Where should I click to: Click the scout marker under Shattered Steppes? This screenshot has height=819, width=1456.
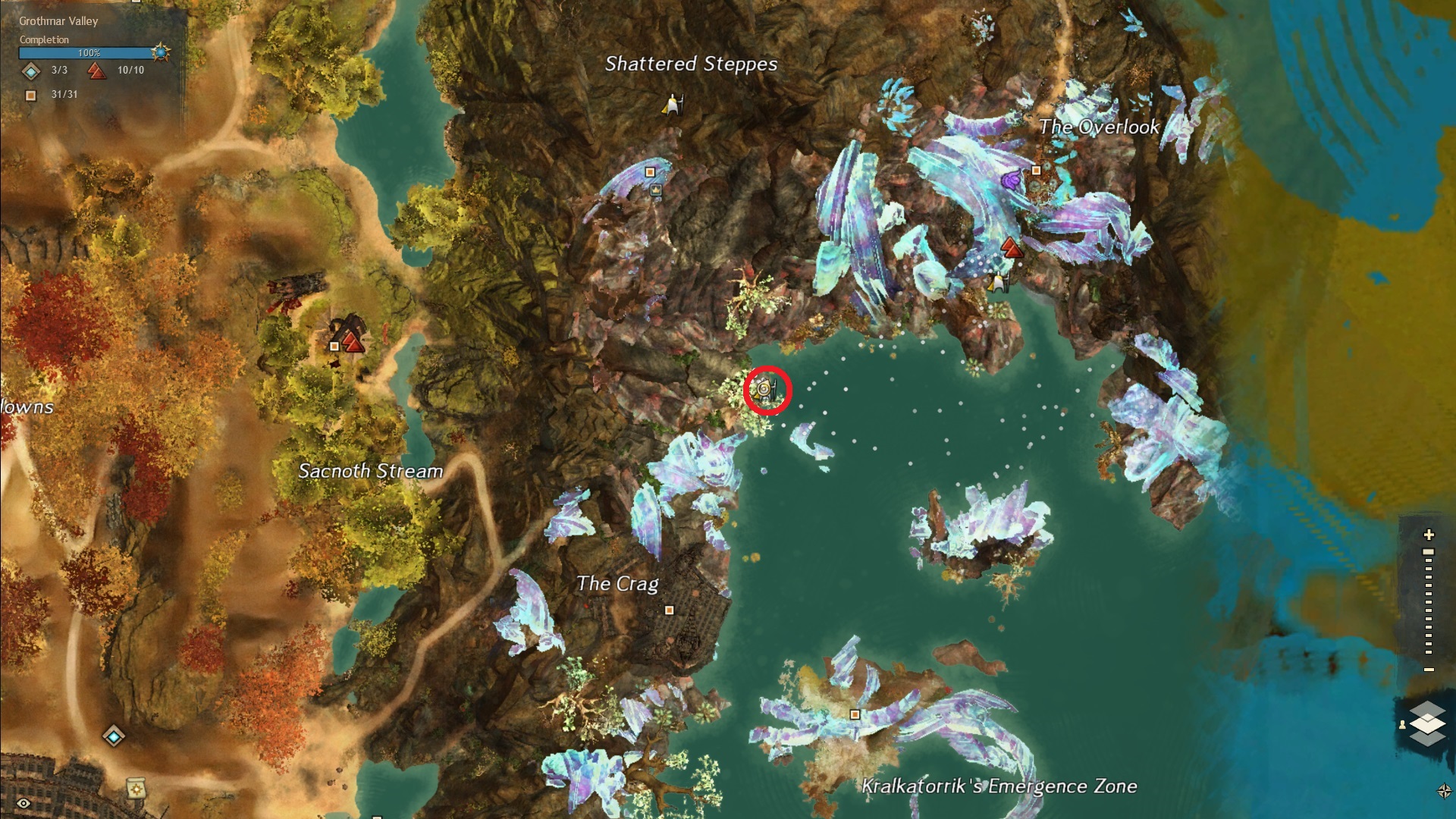672,105
